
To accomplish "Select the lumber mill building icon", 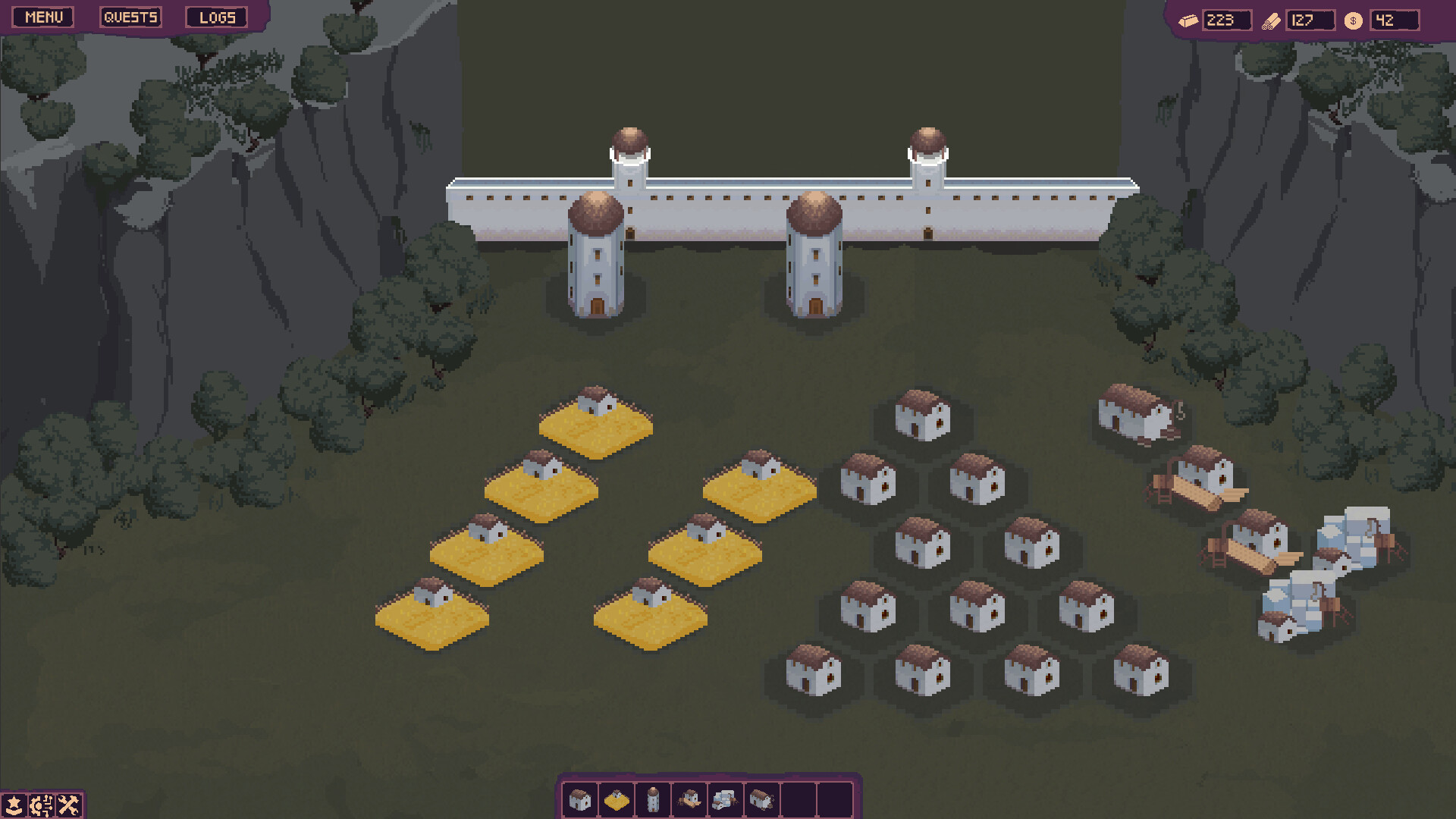I will (689, 799).
